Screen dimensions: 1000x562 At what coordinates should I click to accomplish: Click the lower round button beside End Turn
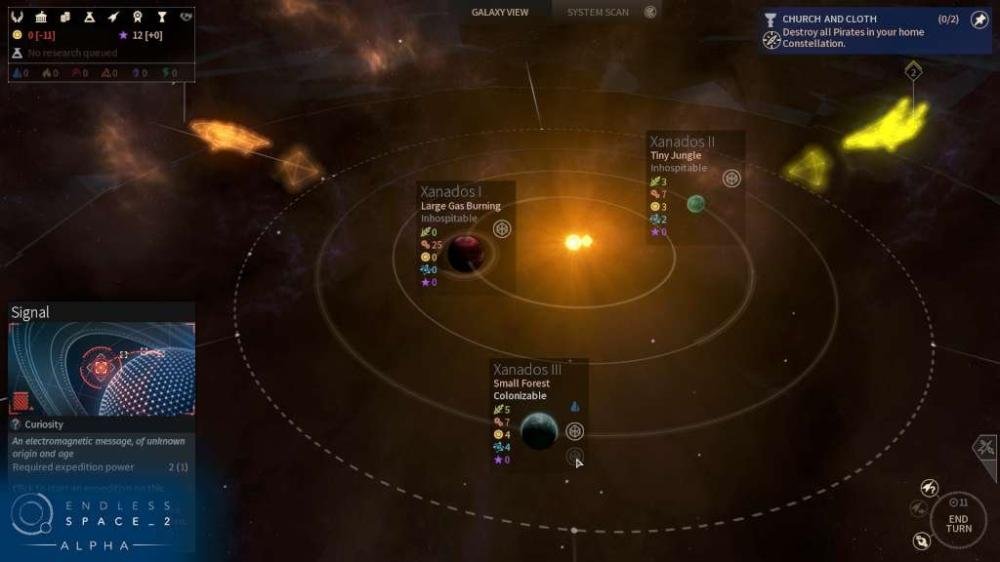coord(922,541)
